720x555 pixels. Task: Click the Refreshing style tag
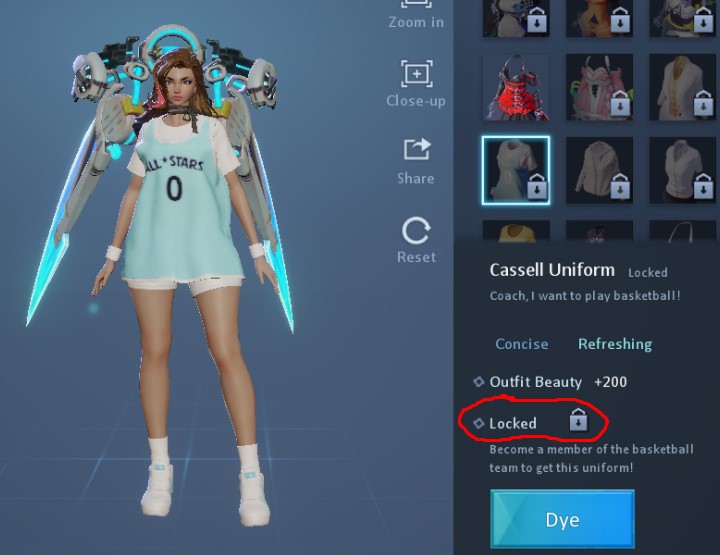615,344
